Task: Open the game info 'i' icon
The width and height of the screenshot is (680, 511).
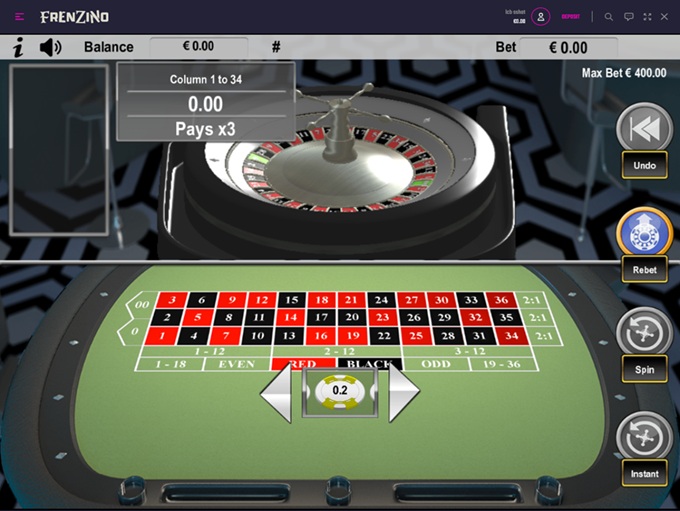Action: point(18,47)
